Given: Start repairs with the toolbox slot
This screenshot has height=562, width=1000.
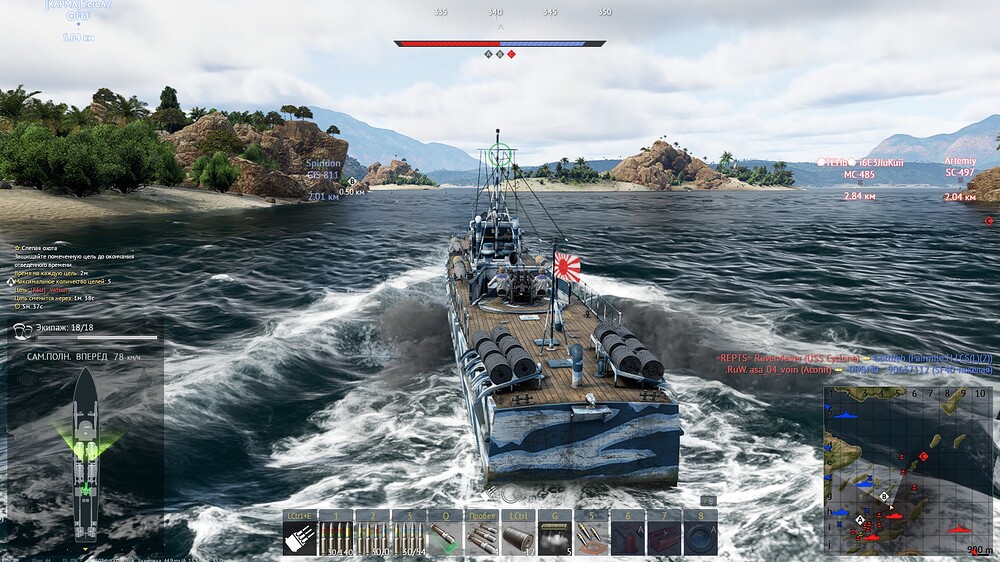Looking at the screenshot, I should pyautogui.click(x=663, y=537).
